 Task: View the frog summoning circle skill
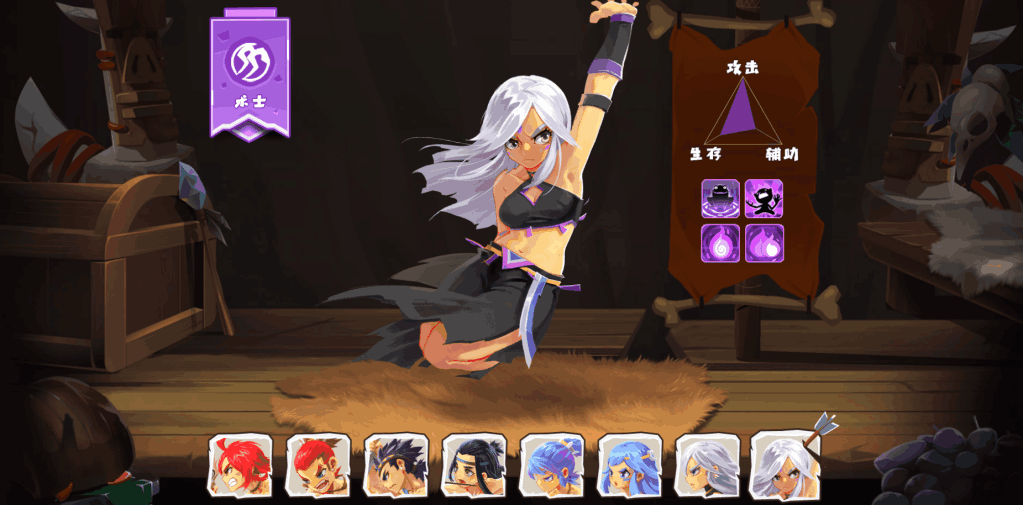720,199
